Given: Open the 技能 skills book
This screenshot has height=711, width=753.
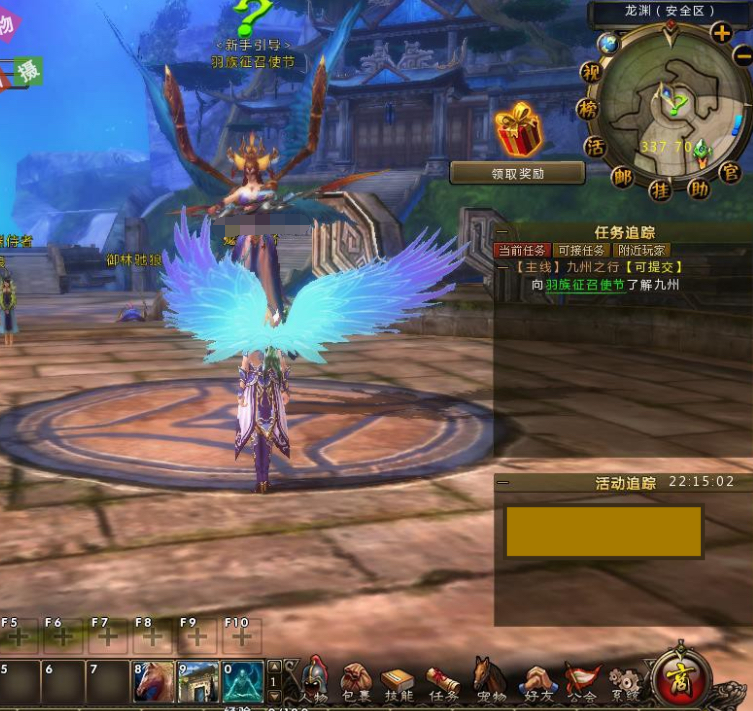Looking at the screenshot, I should point(397,681).
